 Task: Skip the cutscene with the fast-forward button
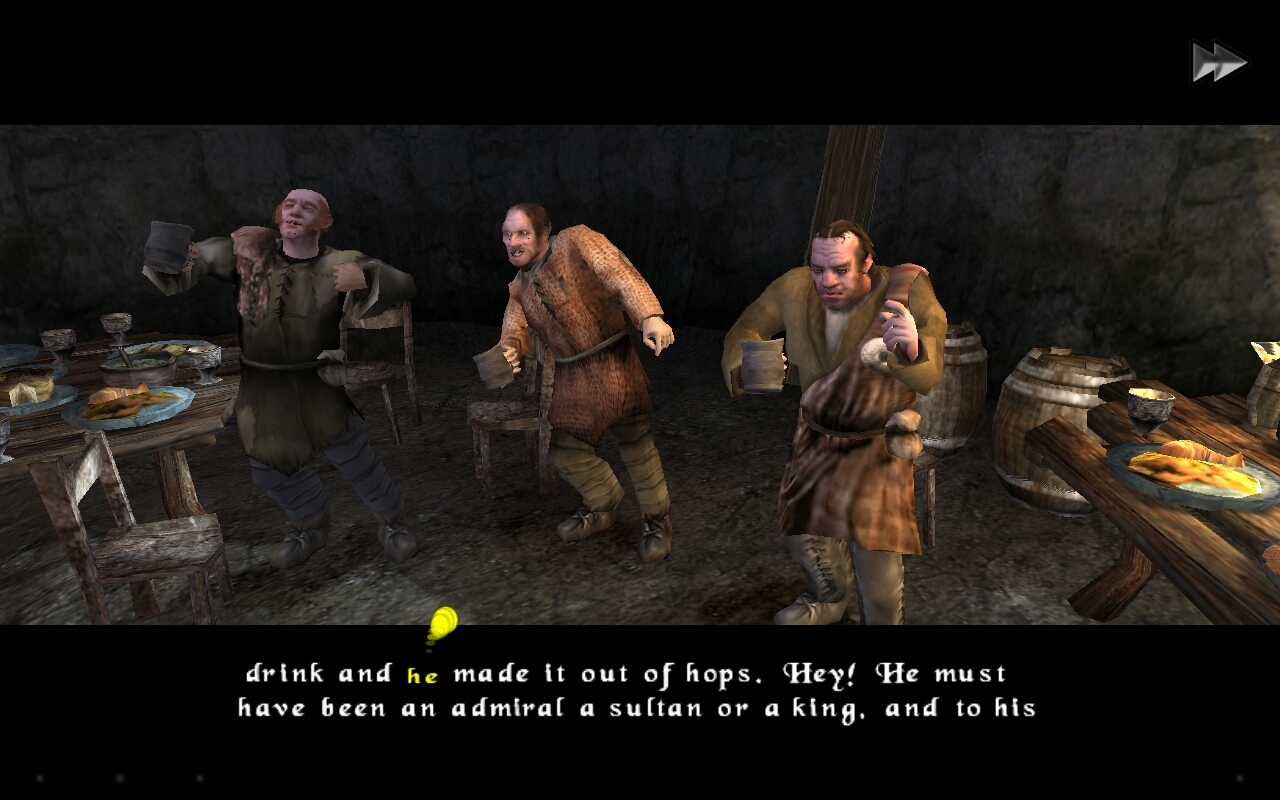pyautogui.click(x=1218, y=63)
